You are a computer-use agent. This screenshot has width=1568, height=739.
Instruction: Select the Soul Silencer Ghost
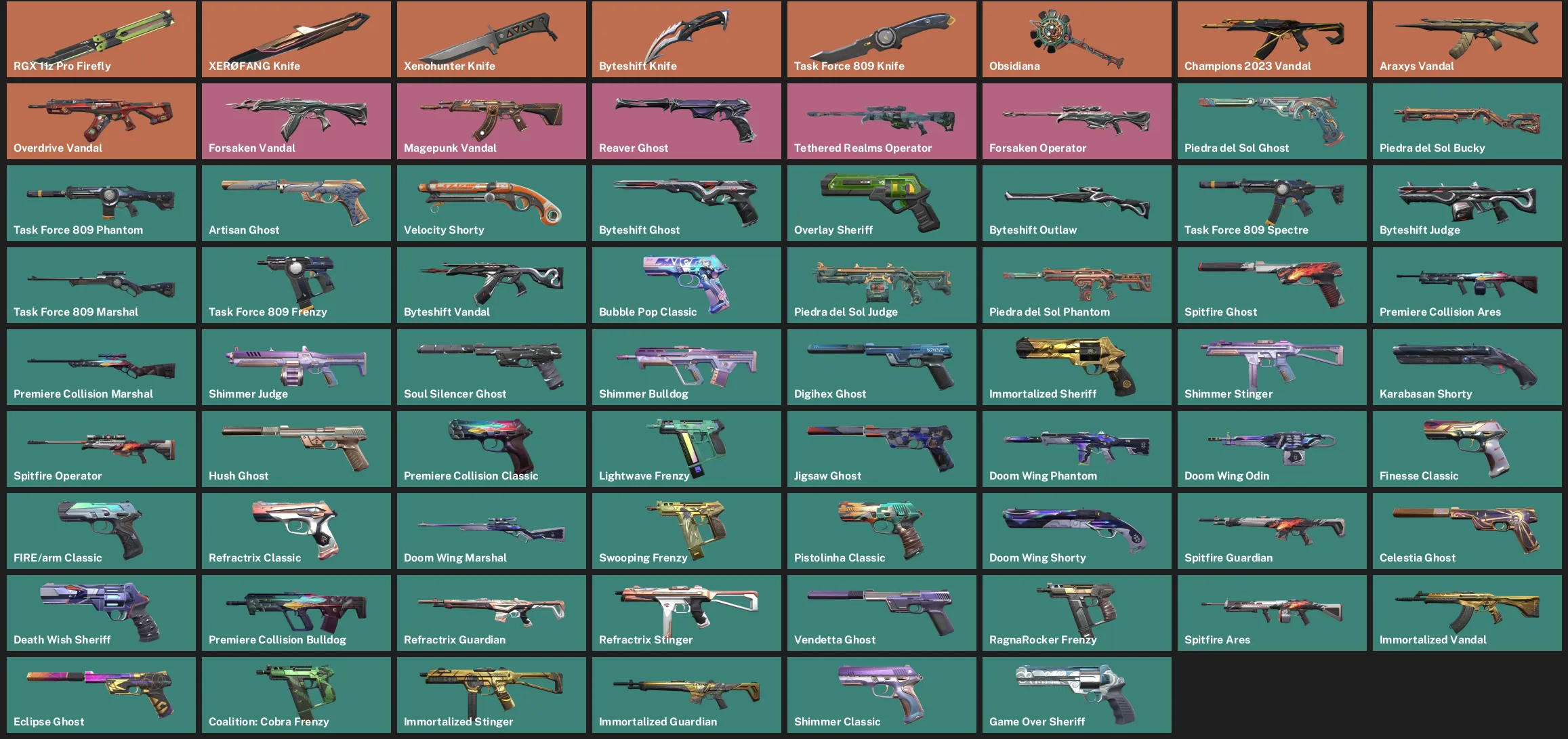tap(491, 366)
